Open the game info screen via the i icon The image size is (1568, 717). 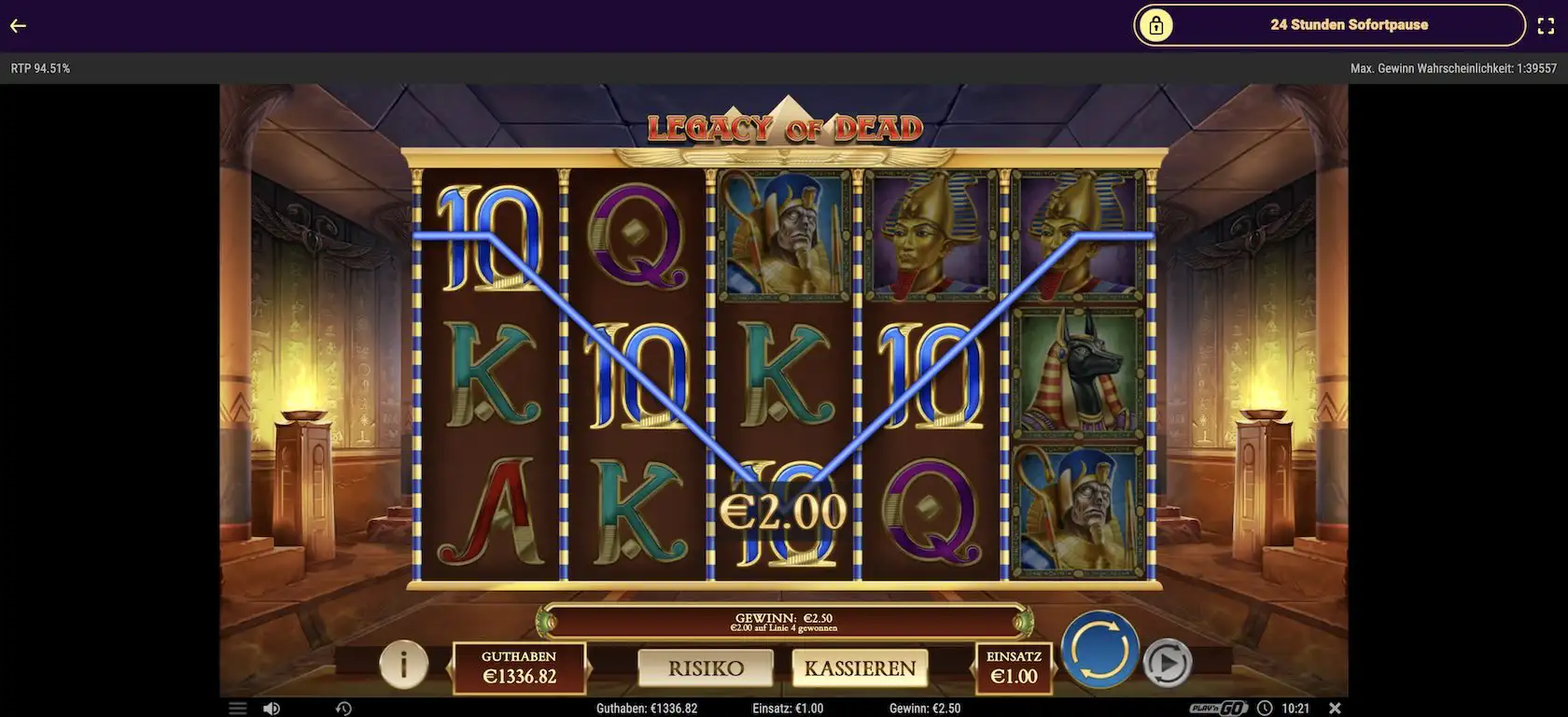(x=401, y=666)
